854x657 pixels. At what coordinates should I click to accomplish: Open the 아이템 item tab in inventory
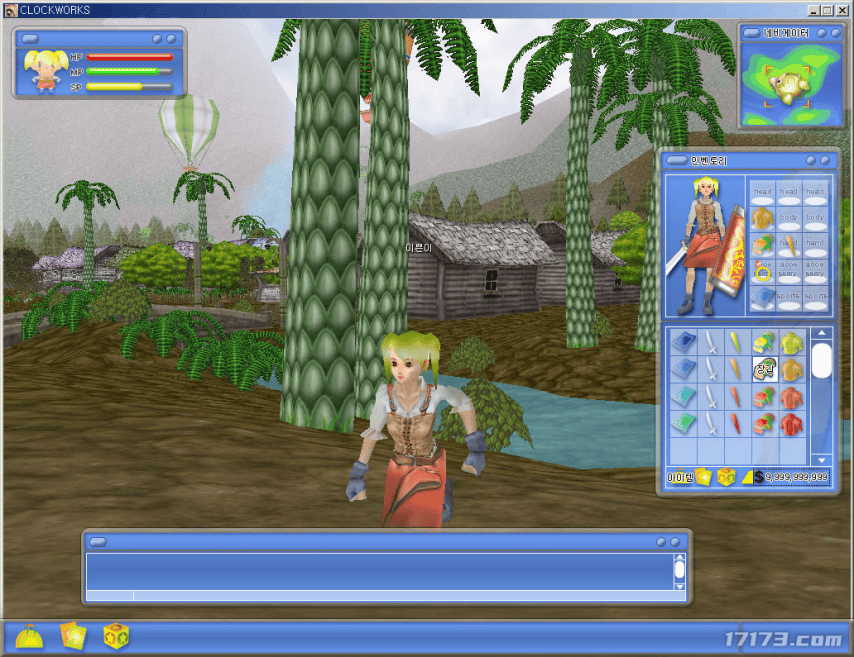coord(680,477)
